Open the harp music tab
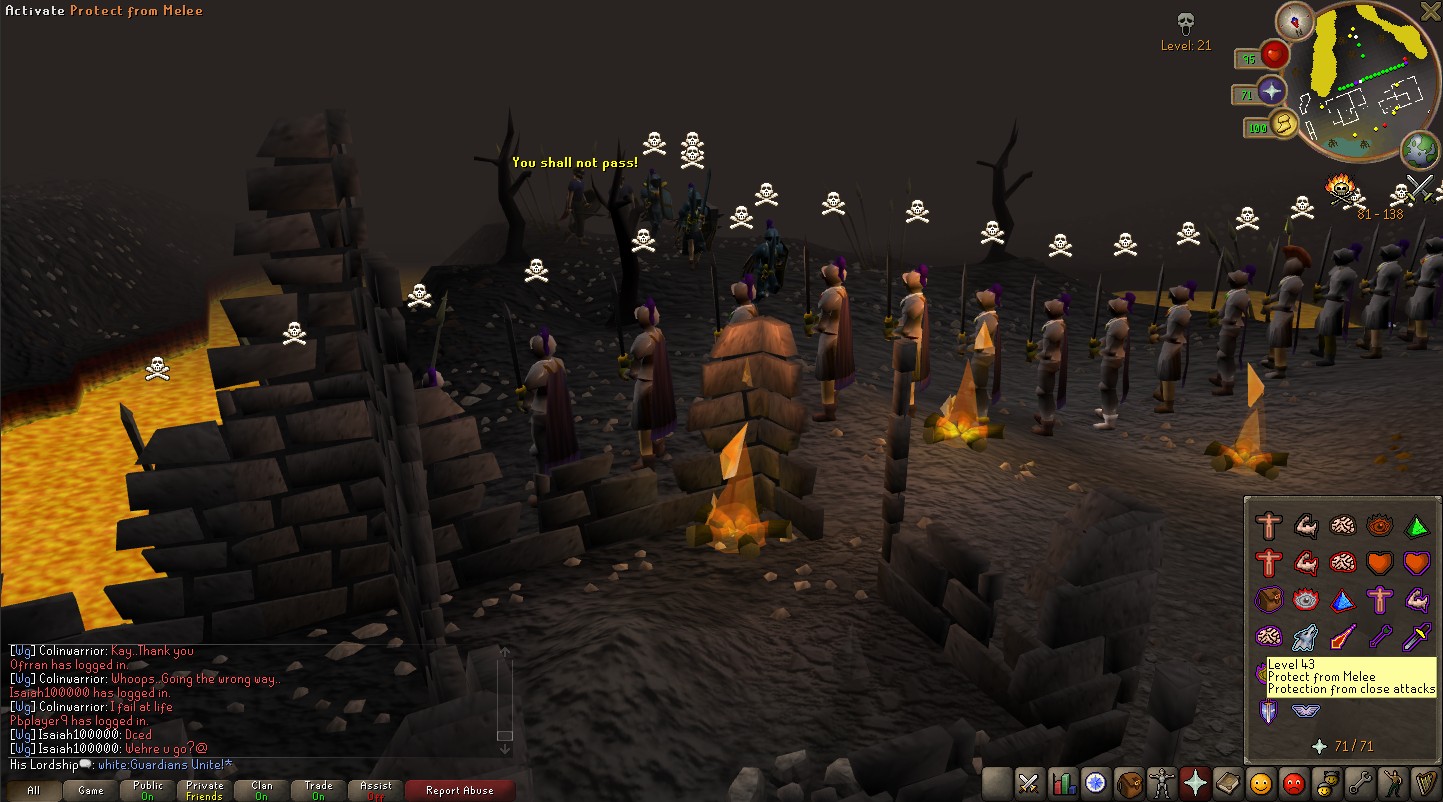1443x802 pixels. click(x=1425, y=782)
